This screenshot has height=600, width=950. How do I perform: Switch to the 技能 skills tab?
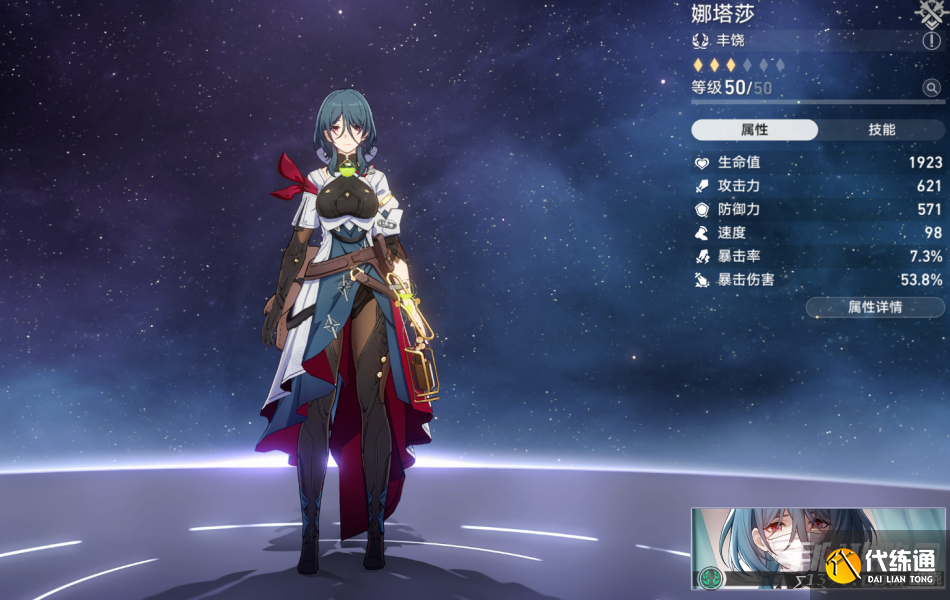[x=881, y=130]
